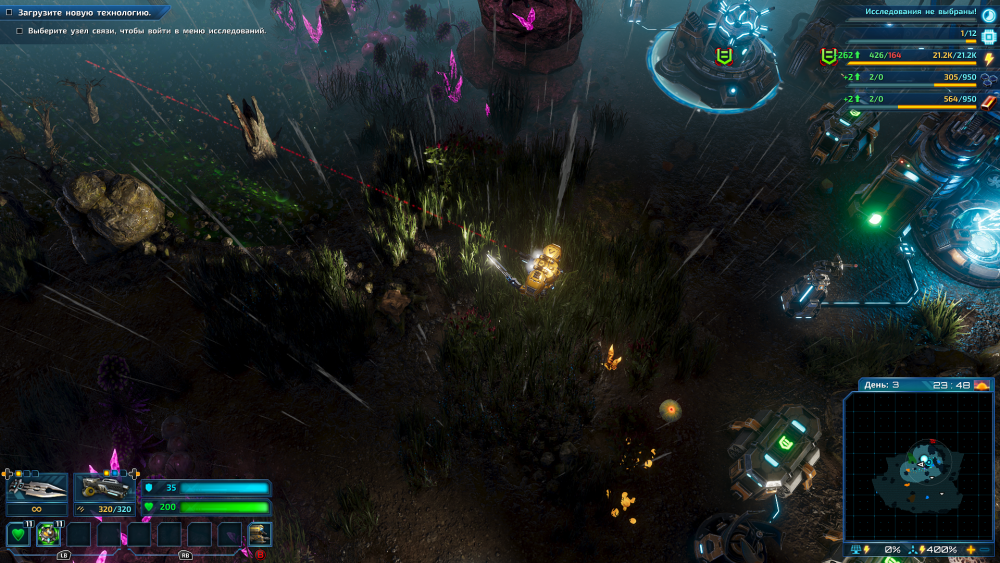Click the processor chip icon
The width and height of the screenshot is (1000, 563).
point(989,37)
